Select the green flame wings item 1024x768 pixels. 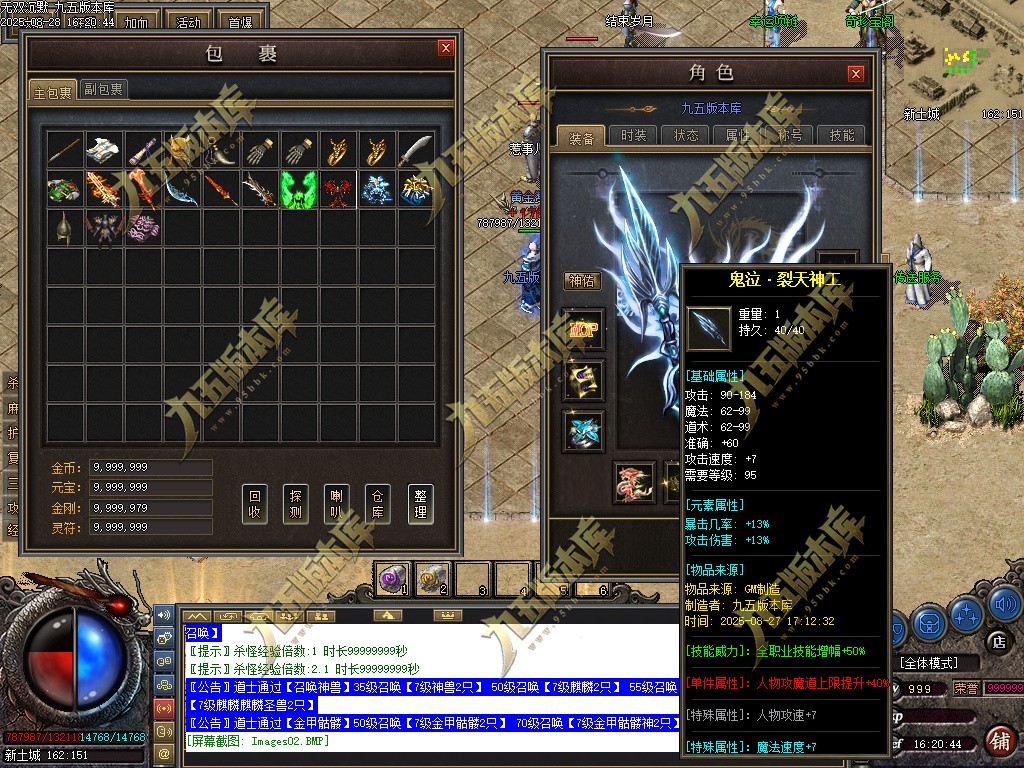pos(299,189)
